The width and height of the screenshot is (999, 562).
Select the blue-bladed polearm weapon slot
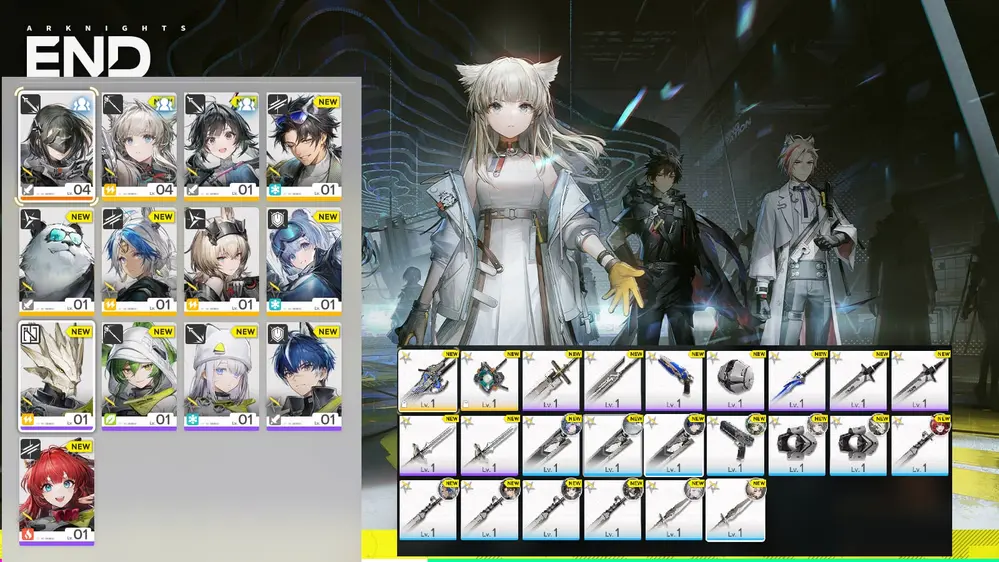797,380
